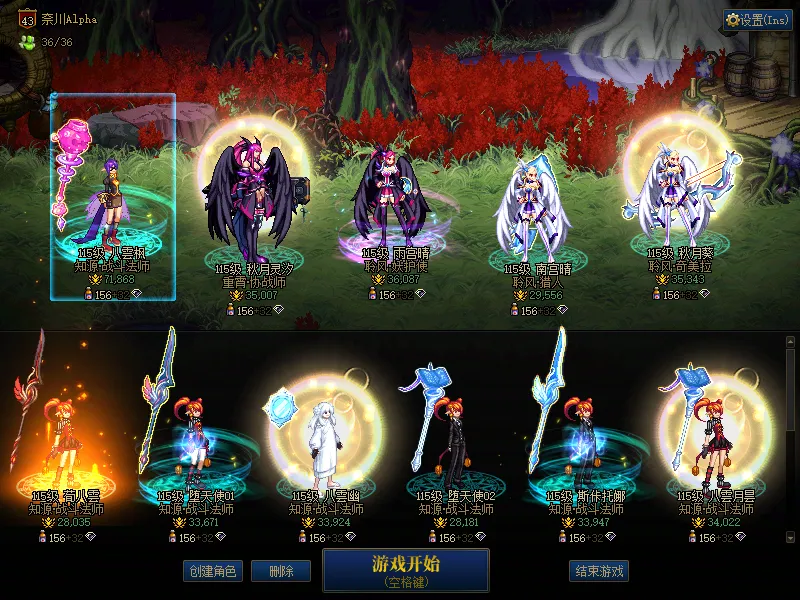Choose 创建角色 to create a character

tap(212, 571)
